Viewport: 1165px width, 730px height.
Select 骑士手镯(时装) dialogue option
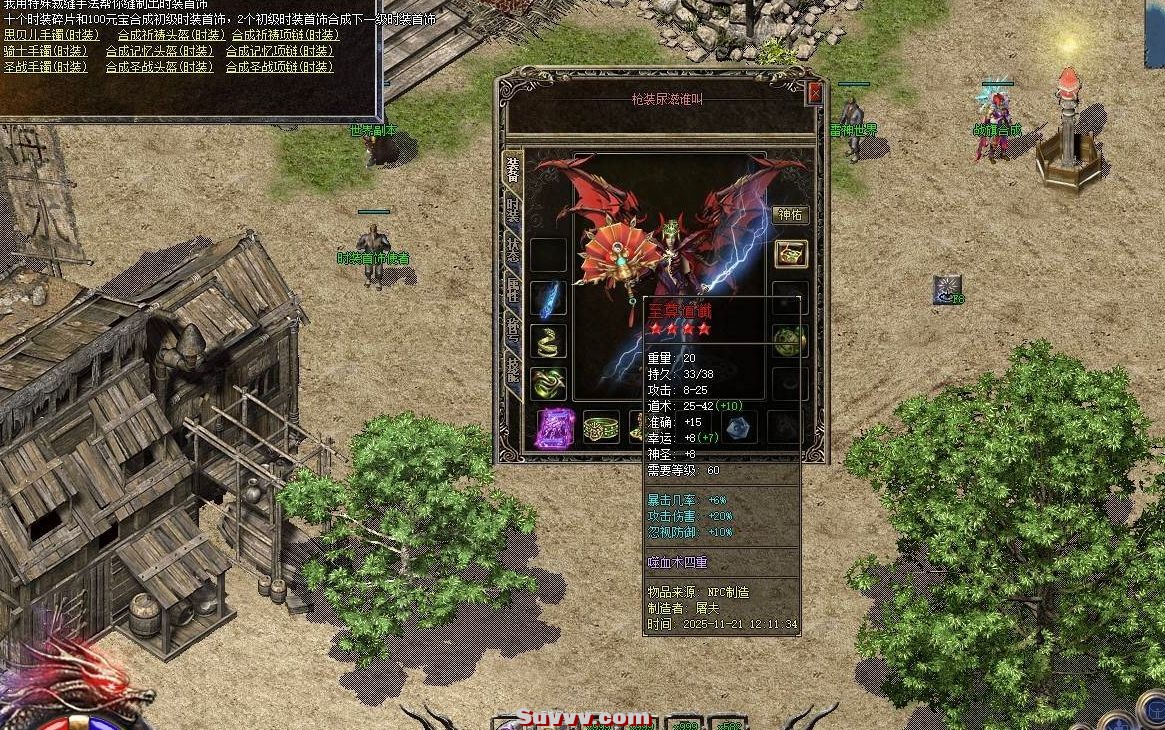46,51
